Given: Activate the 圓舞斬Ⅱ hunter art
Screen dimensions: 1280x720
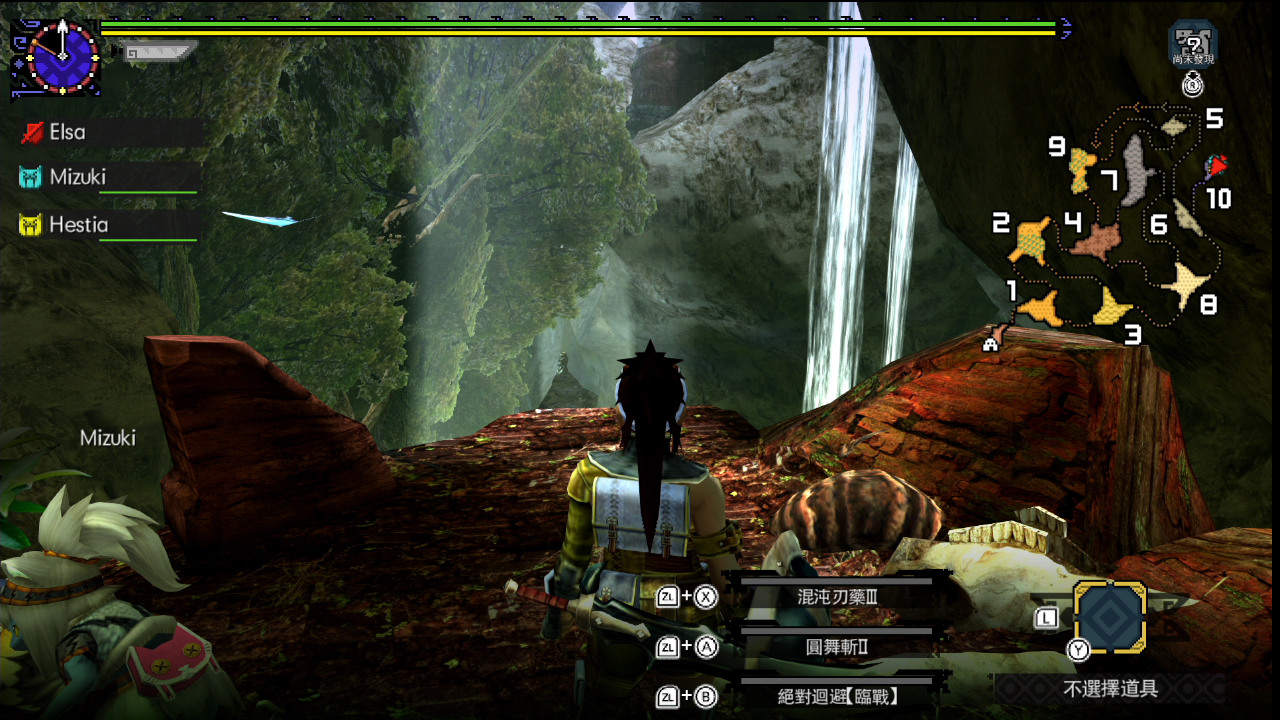Looking at the screenshot, I should [x=837, y=647].
